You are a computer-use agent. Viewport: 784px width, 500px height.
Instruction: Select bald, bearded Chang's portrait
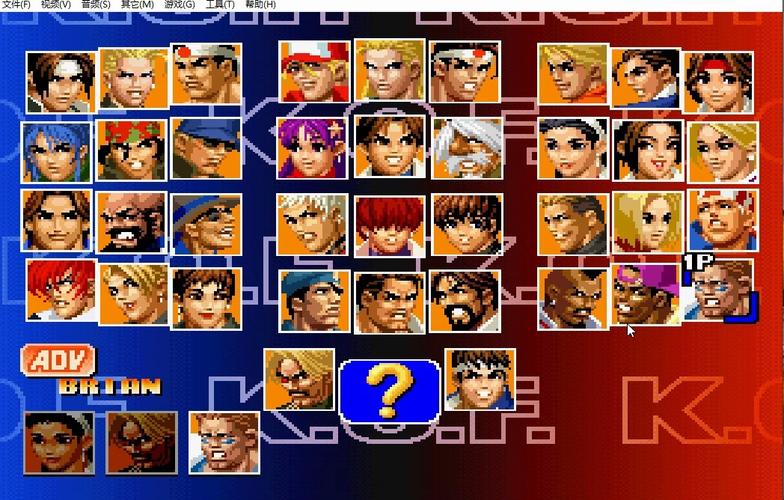[x=132, y=223]
